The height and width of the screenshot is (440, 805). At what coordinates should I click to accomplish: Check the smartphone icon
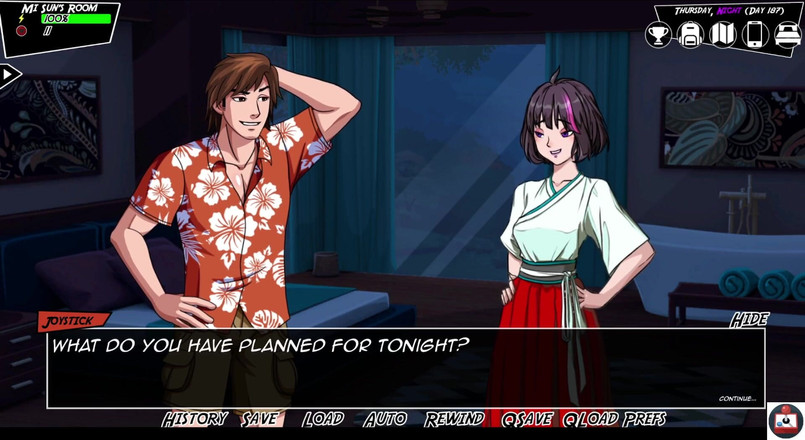(755, 35)
